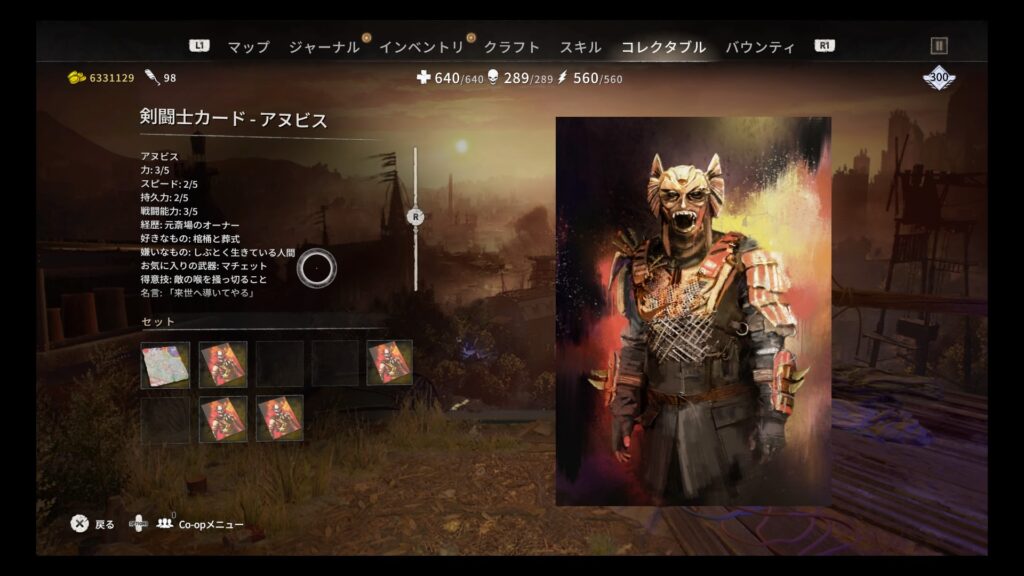Click the コレクタブル tab
The width and height of the screenshot is (1024, 576).
663,47
